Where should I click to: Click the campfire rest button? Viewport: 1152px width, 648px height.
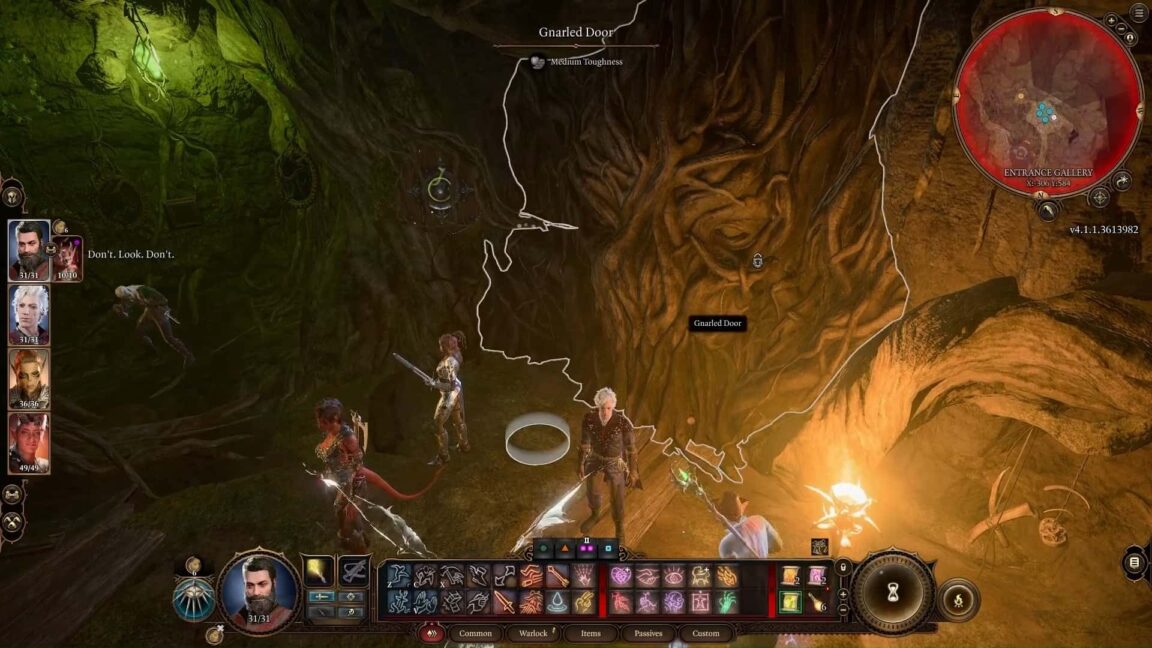click(958, 600)
